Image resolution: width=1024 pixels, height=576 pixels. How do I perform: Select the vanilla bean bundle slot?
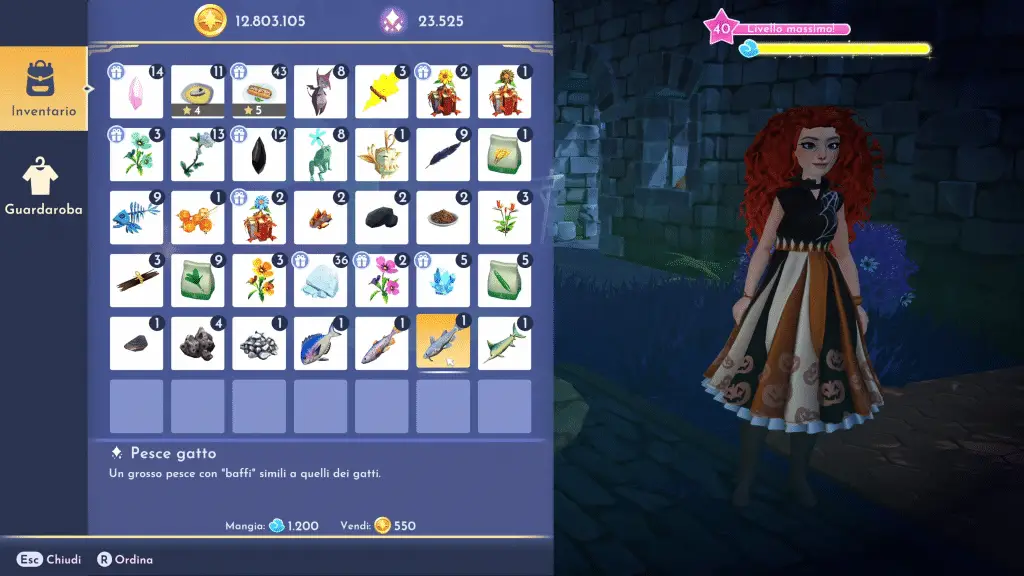point(136,280)
